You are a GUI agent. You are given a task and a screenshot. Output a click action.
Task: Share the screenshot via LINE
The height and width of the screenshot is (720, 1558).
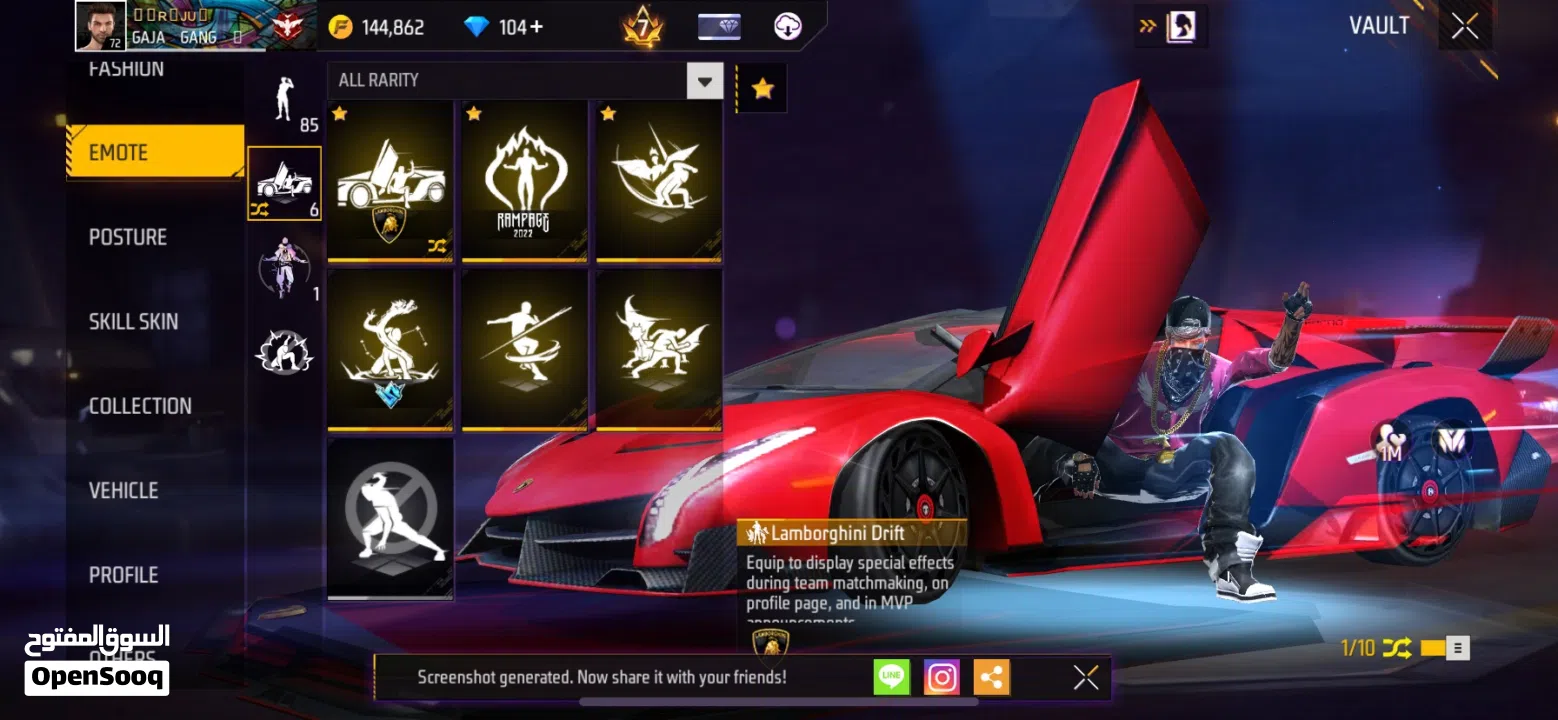[x=890, y=677]
